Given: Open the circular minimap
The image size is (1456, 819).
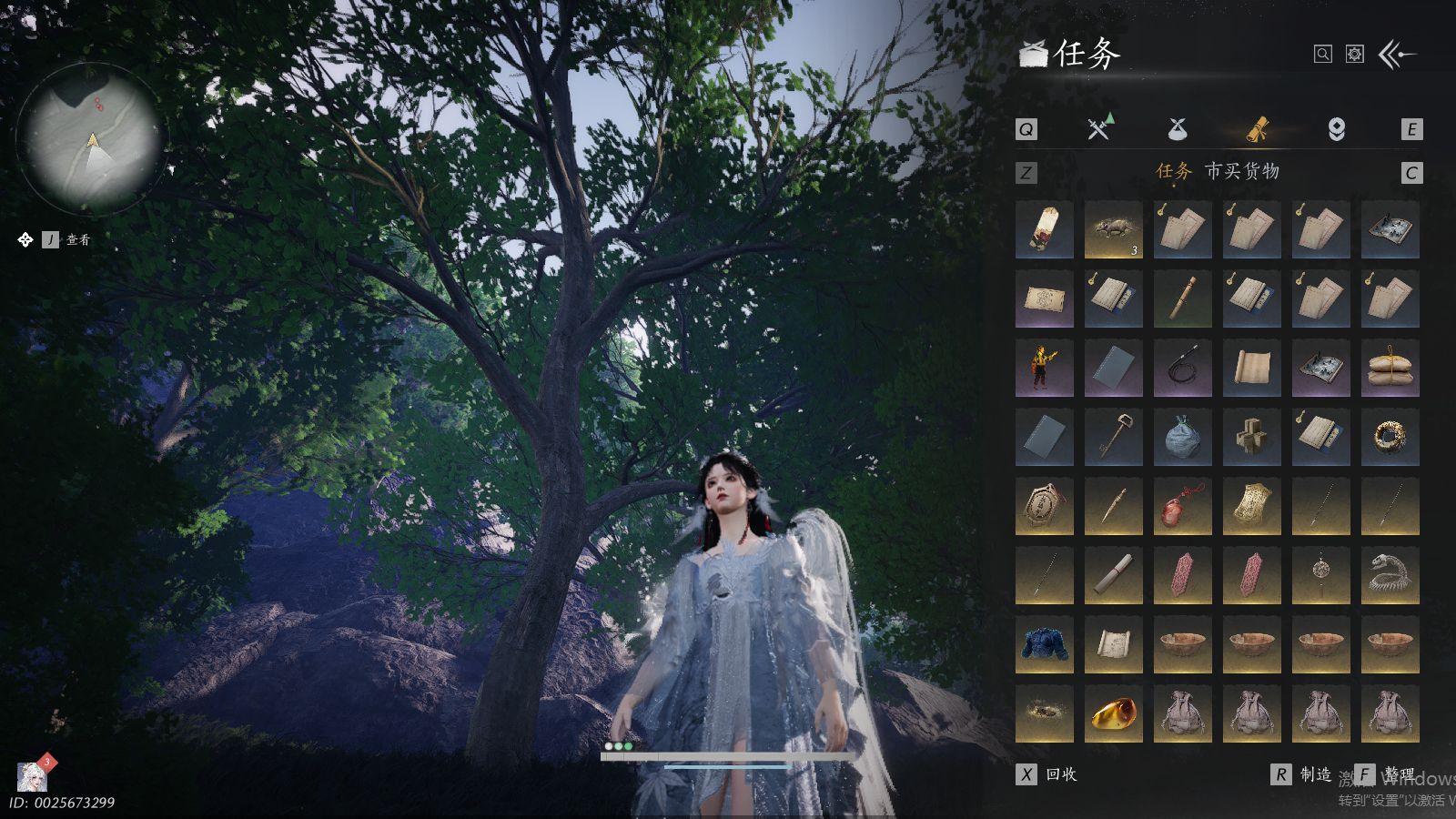Looking at the screenshot, I should (91, 138).
